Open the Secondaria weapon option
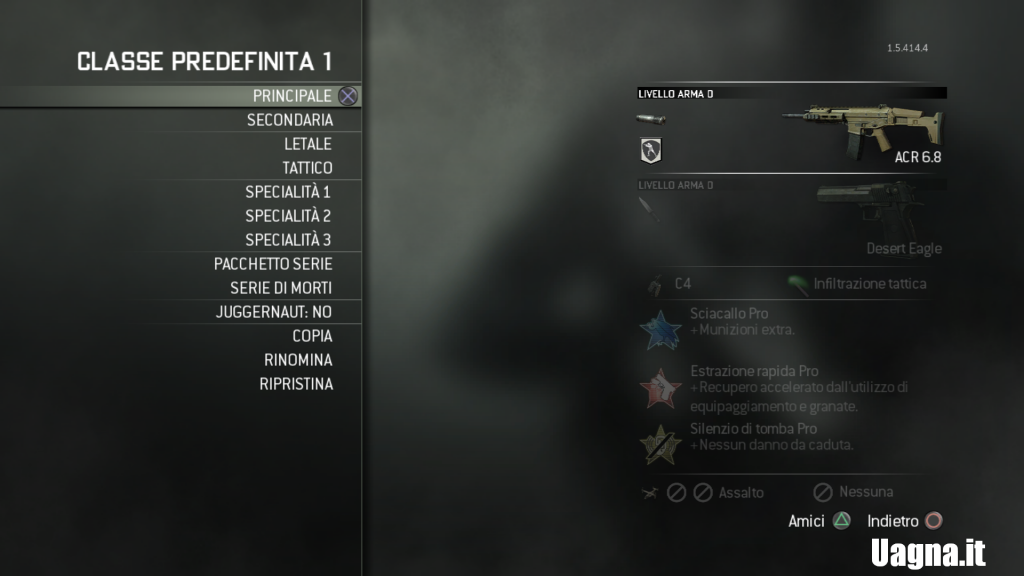Image resolution: width=1024 pixels, height=576 pixels. pyautogui.click(x=290, y=120)
